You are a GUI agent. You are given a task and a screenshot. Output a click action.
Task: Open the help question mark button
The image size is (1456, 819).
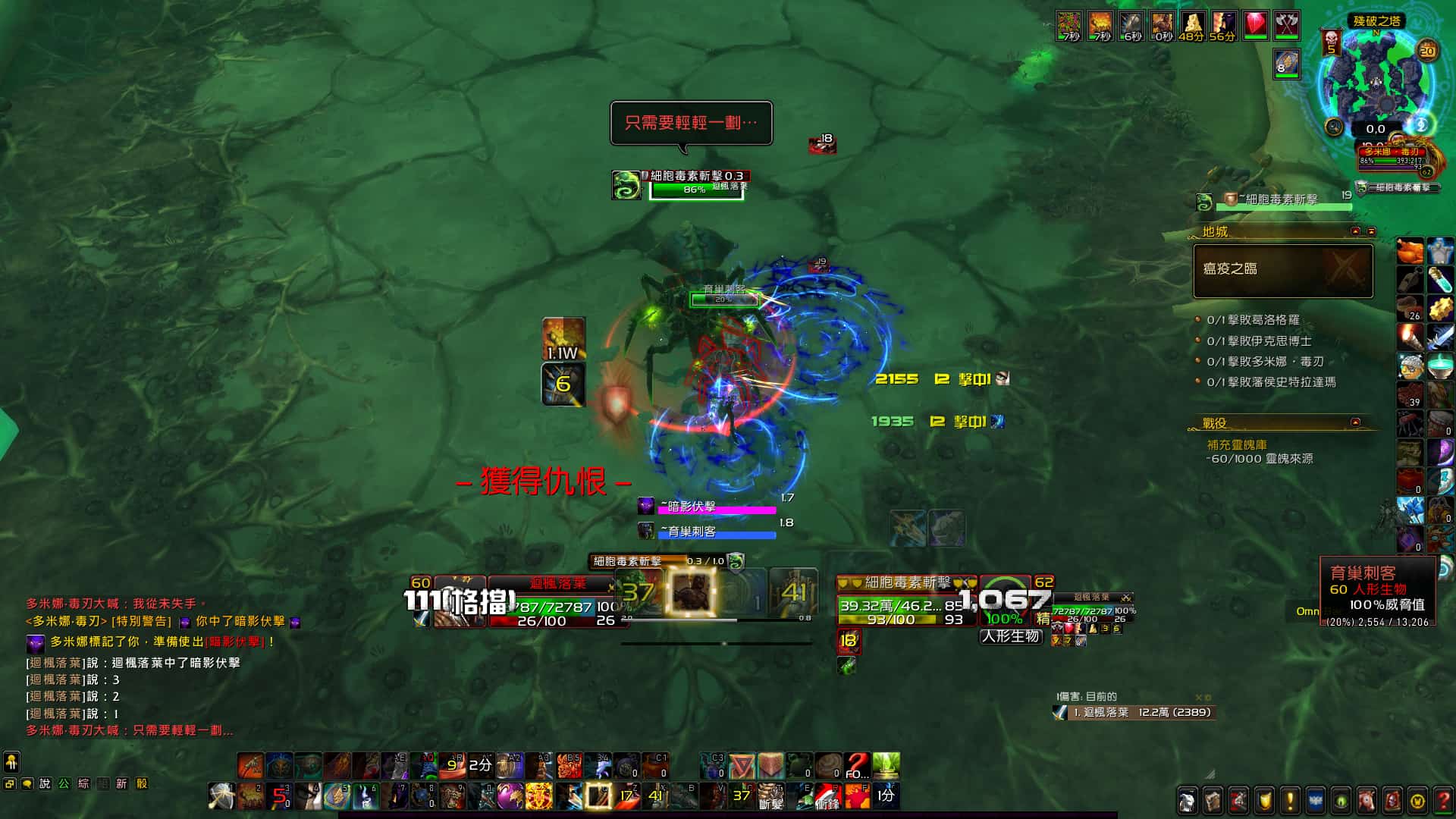pos(1444,800)
